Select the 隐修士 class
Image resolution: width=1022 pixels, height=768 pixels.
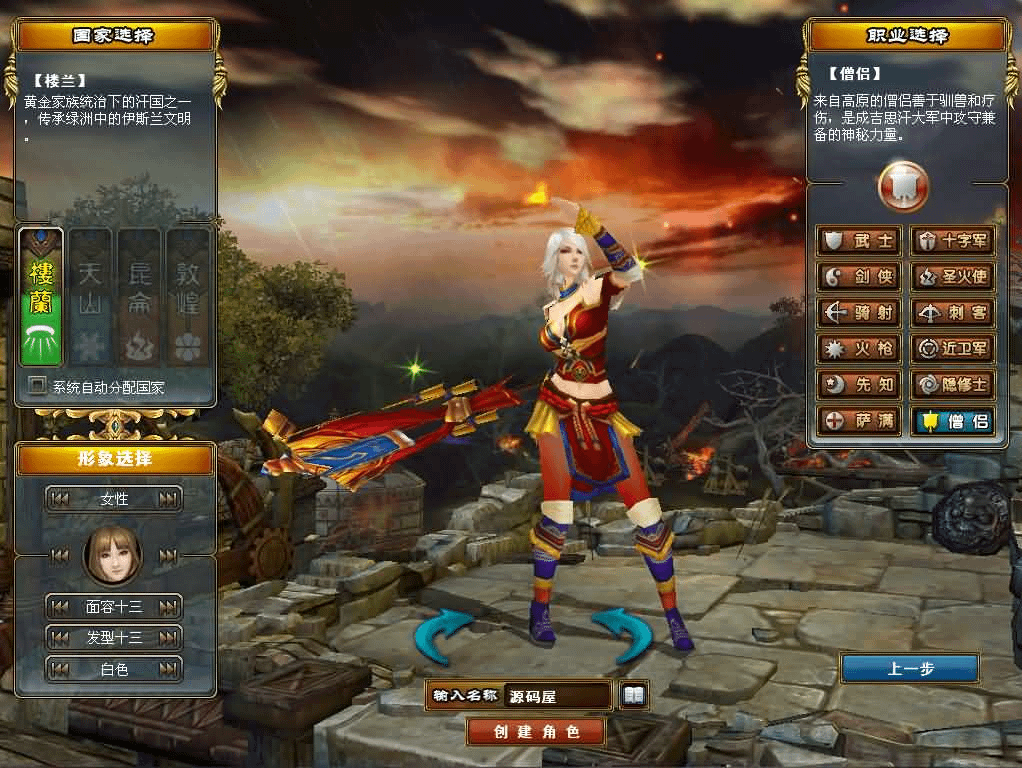point(953,385)
